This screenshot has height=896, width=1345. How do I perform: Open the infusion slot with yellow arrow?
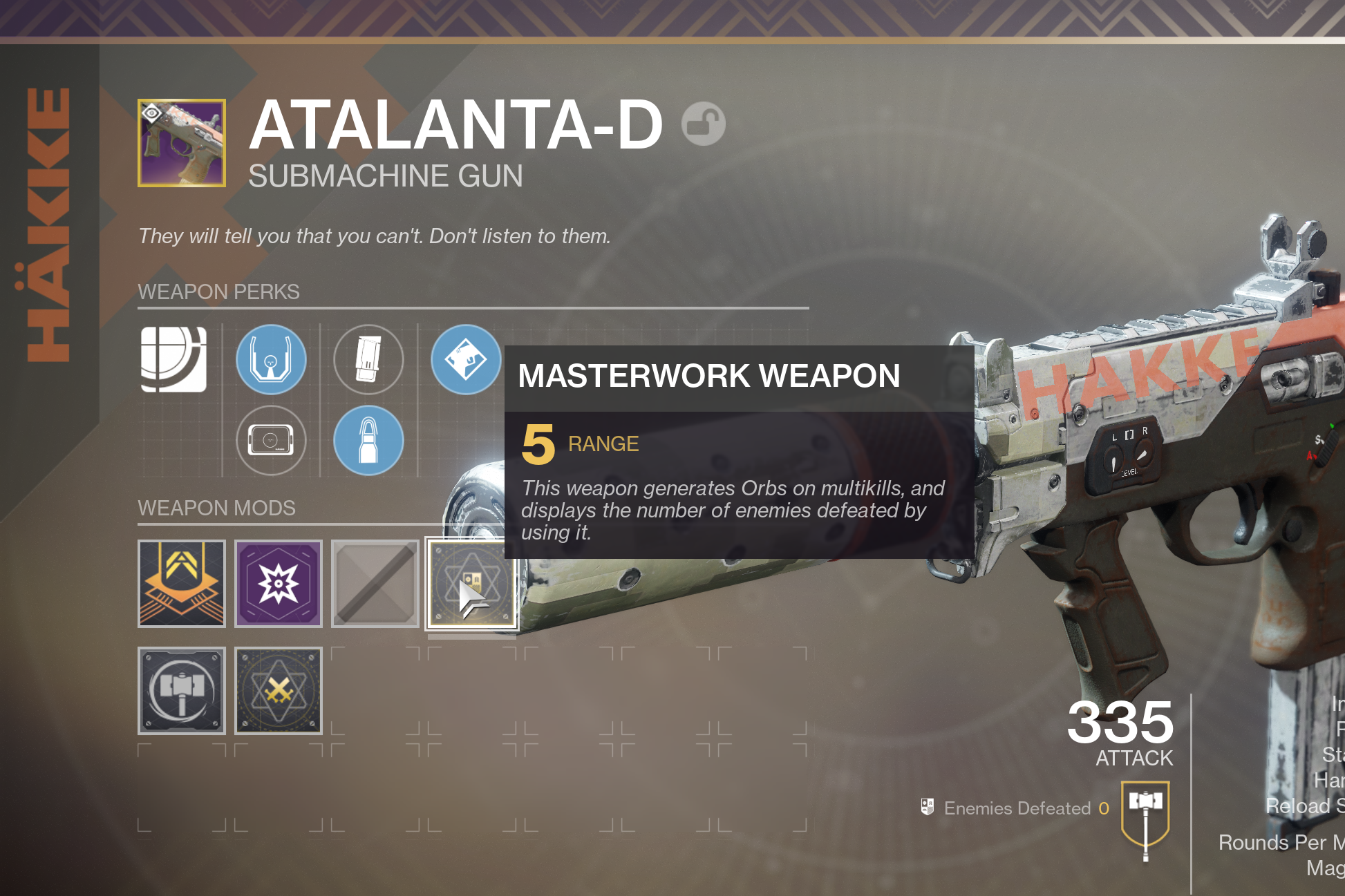(182, 584)
